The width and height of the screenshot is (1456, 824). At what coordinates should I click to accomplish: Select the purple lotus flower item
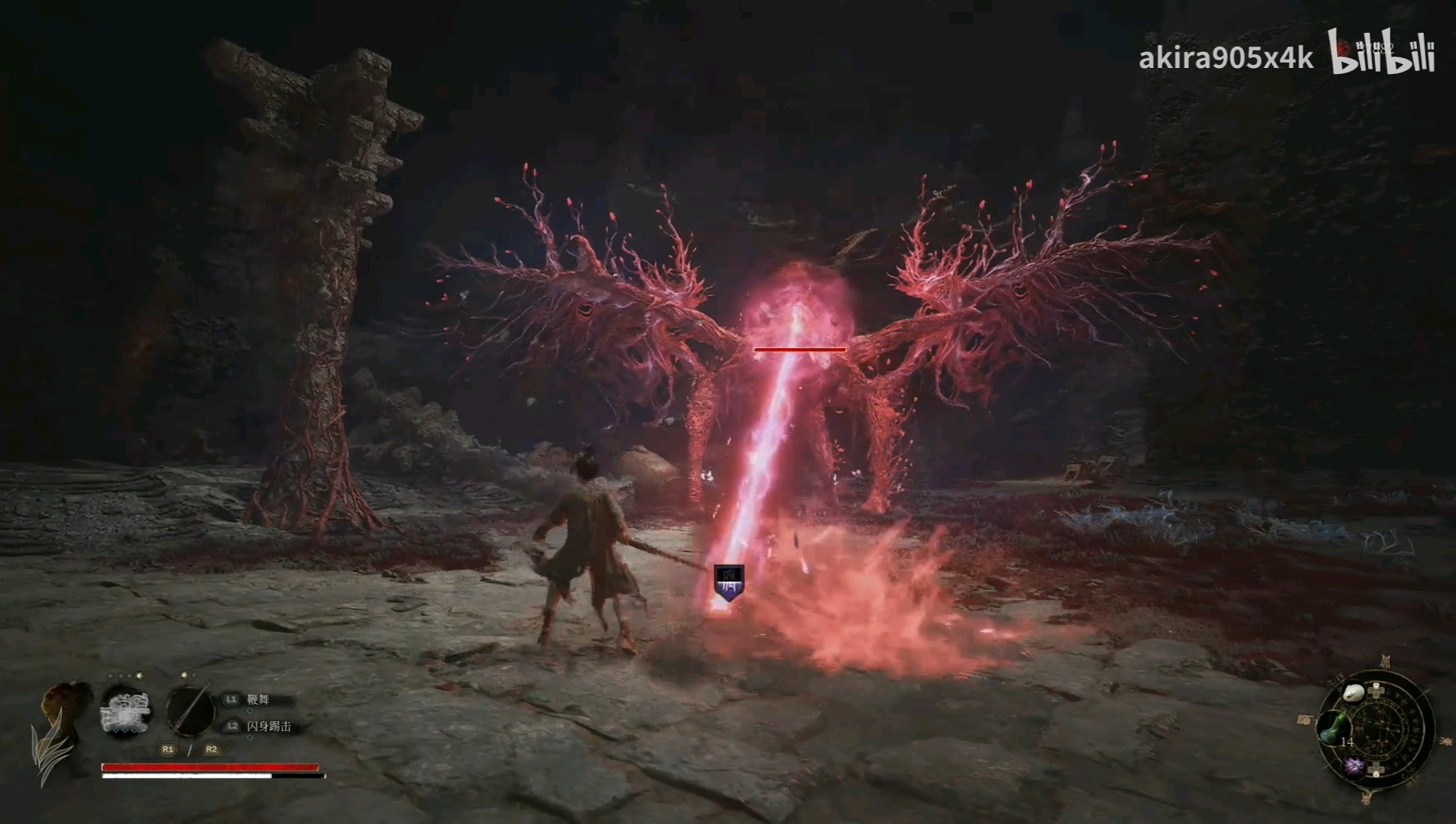pyautogui.click(x=1354, y=768)
